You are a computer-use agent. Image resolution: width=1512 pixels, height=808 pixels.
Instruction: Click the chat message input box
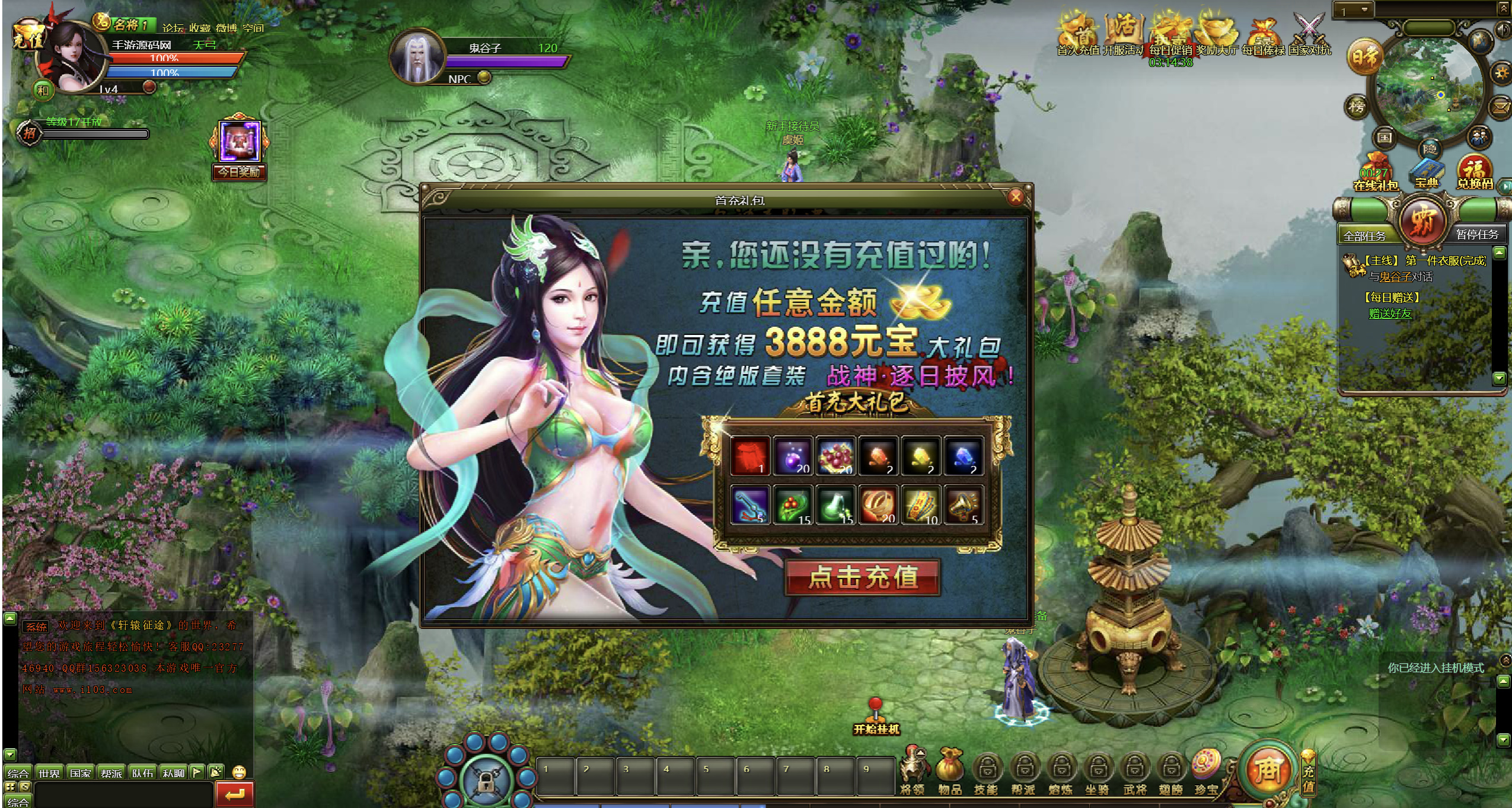click(x=123, y=793)
